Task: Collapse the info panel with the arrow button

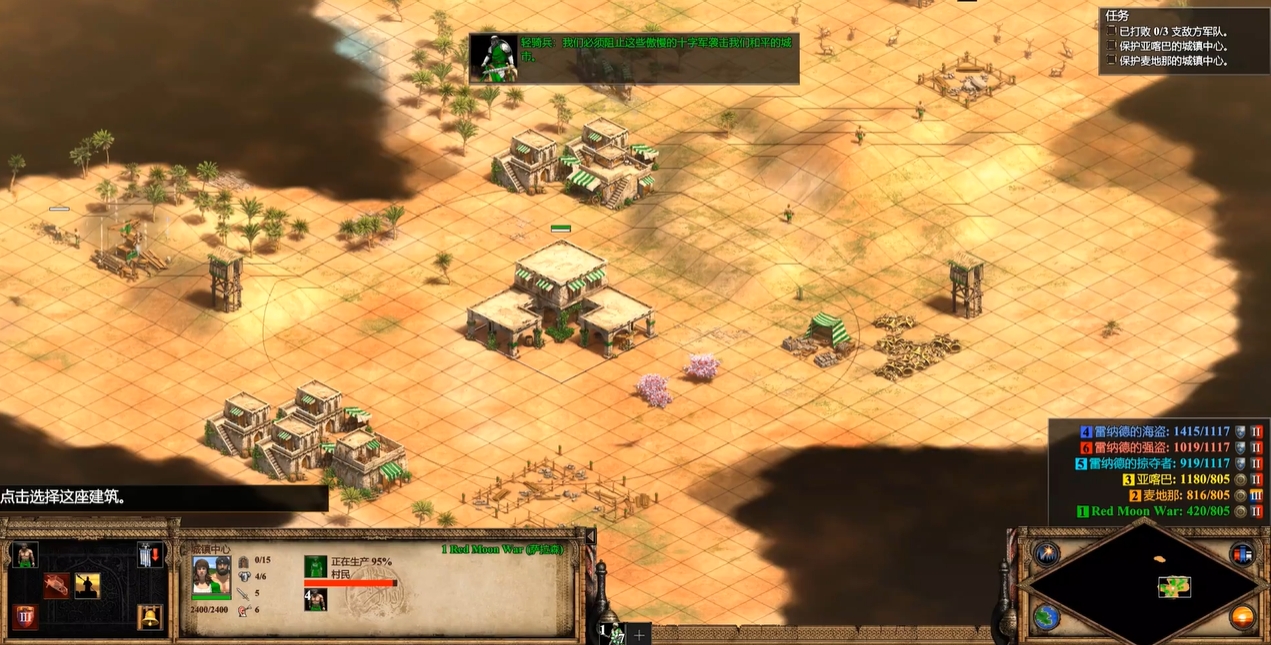Action: pos(590,537)
